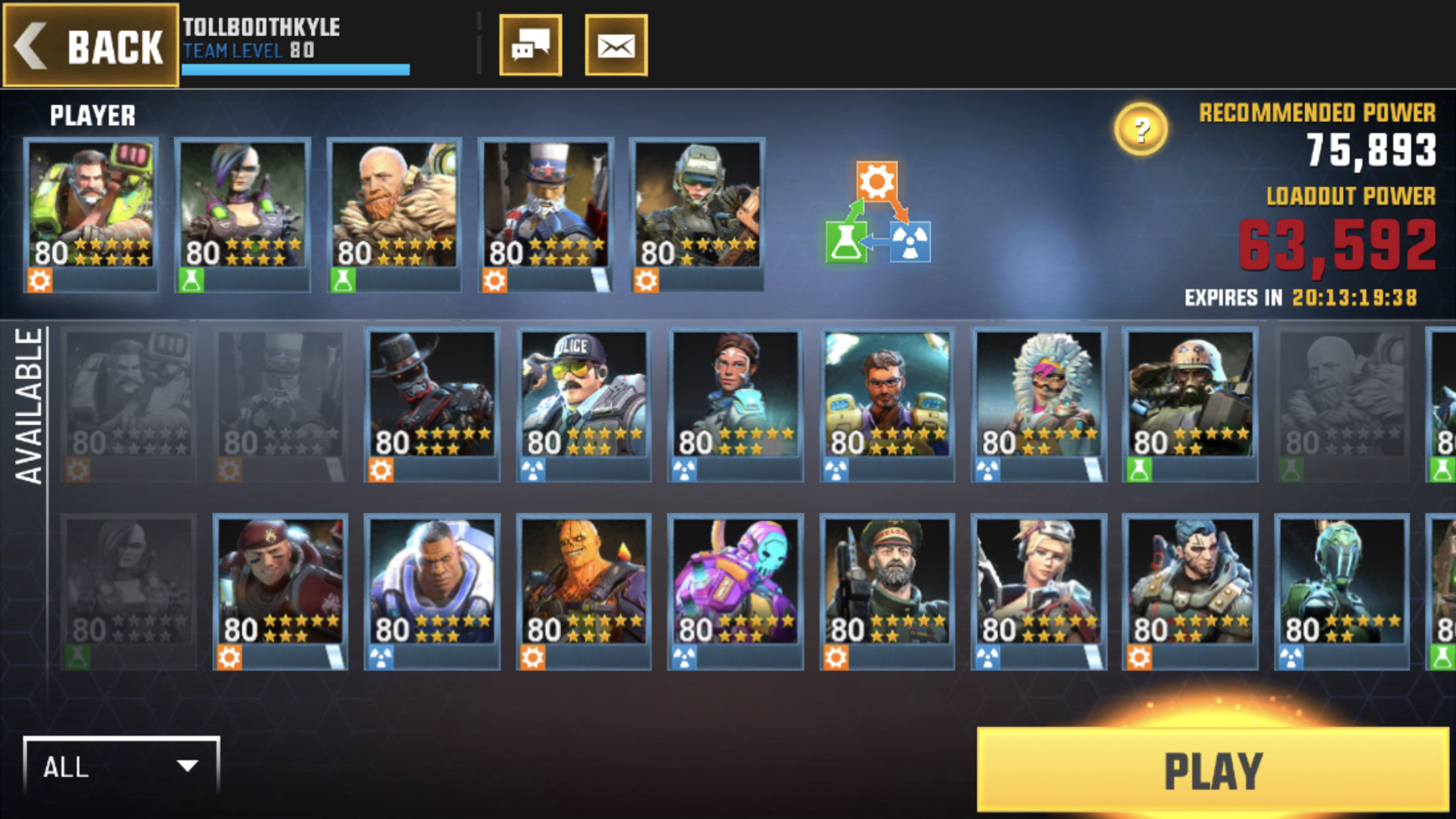Remove the Uncle Sam hat hero from loadout
Screen dimensions: 1456x819
coord(545,212)
